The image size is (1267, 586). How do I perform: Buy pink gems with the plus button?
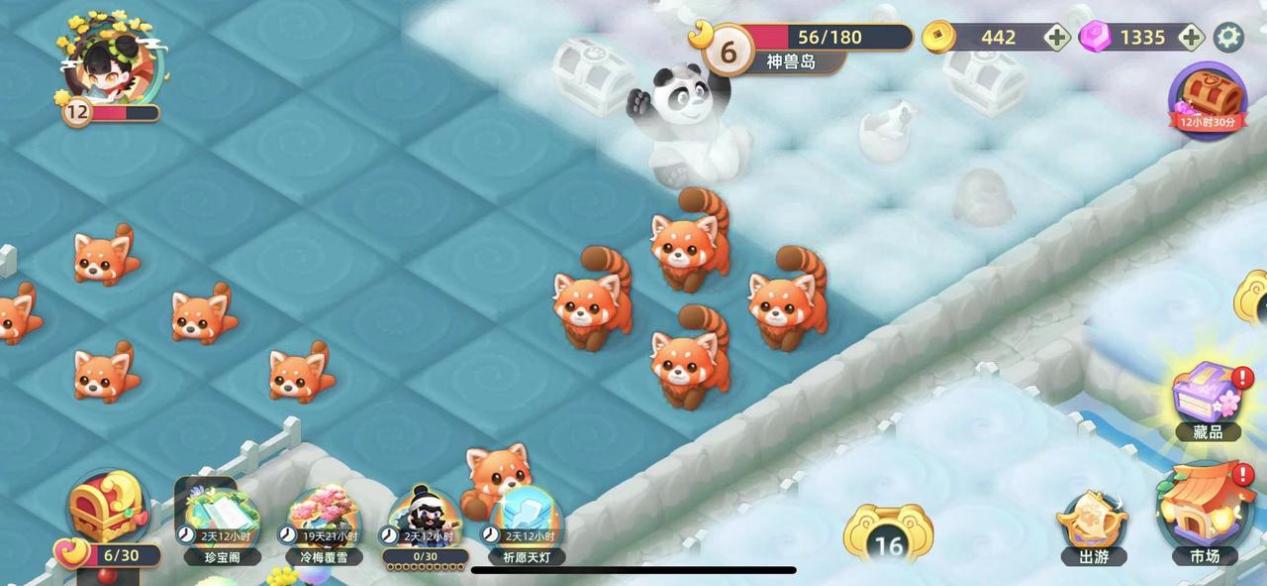[x=1190, y=37]
